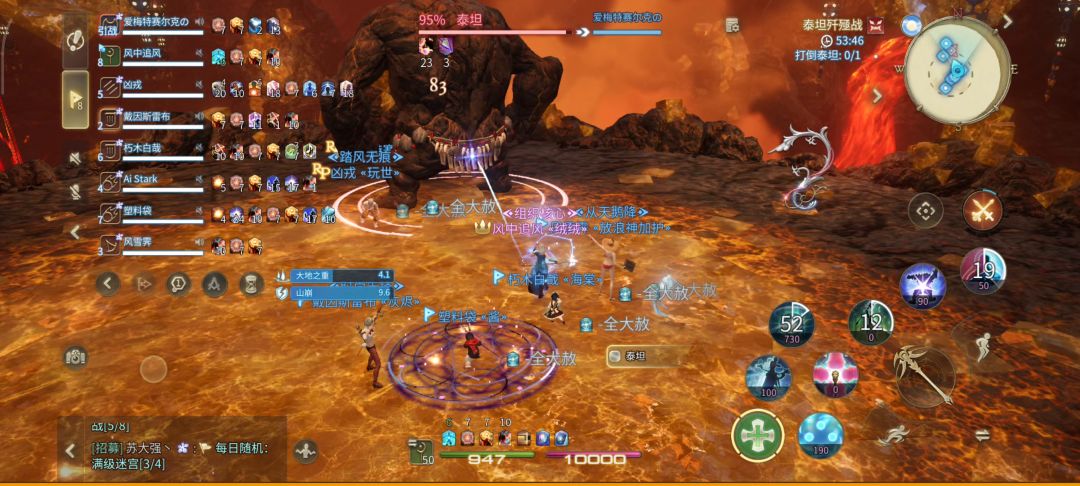The width and height of the screenshot is (1080, 486).
Task: Toggle the muted microphone icon
Action: click(75, 190)
